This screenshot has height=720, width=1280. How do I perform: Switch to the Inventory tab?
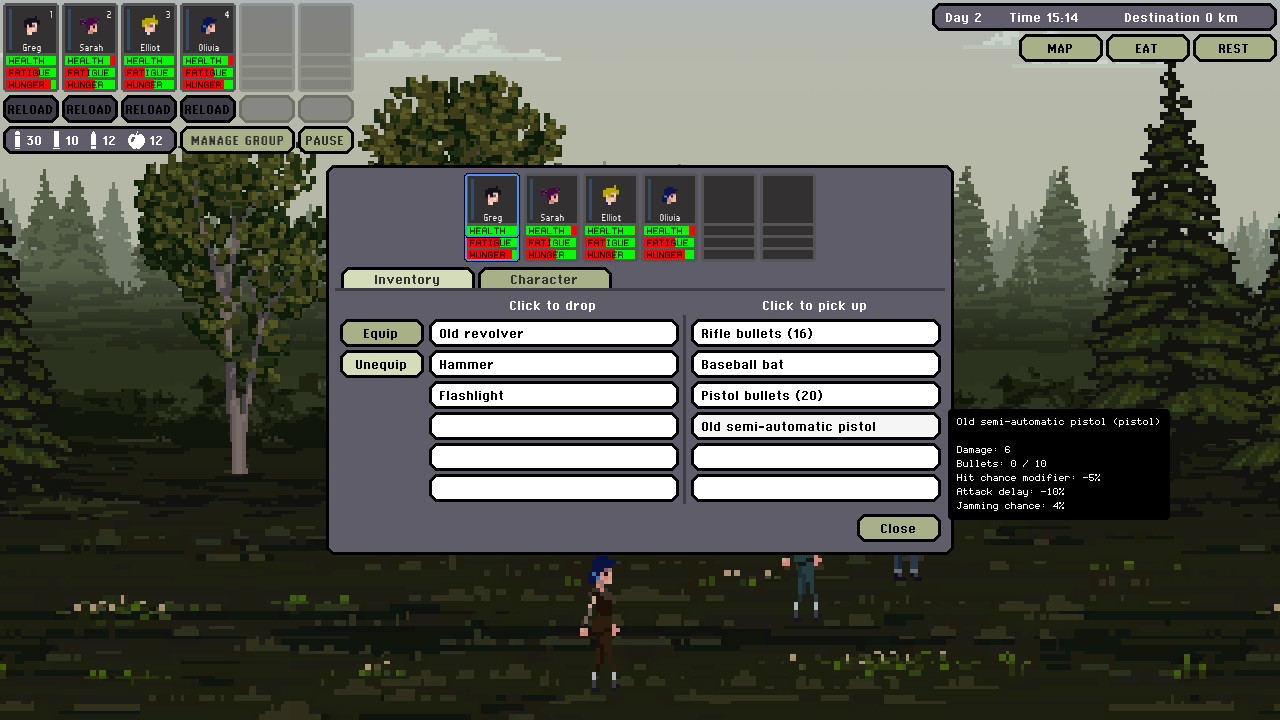pos(407,279)
